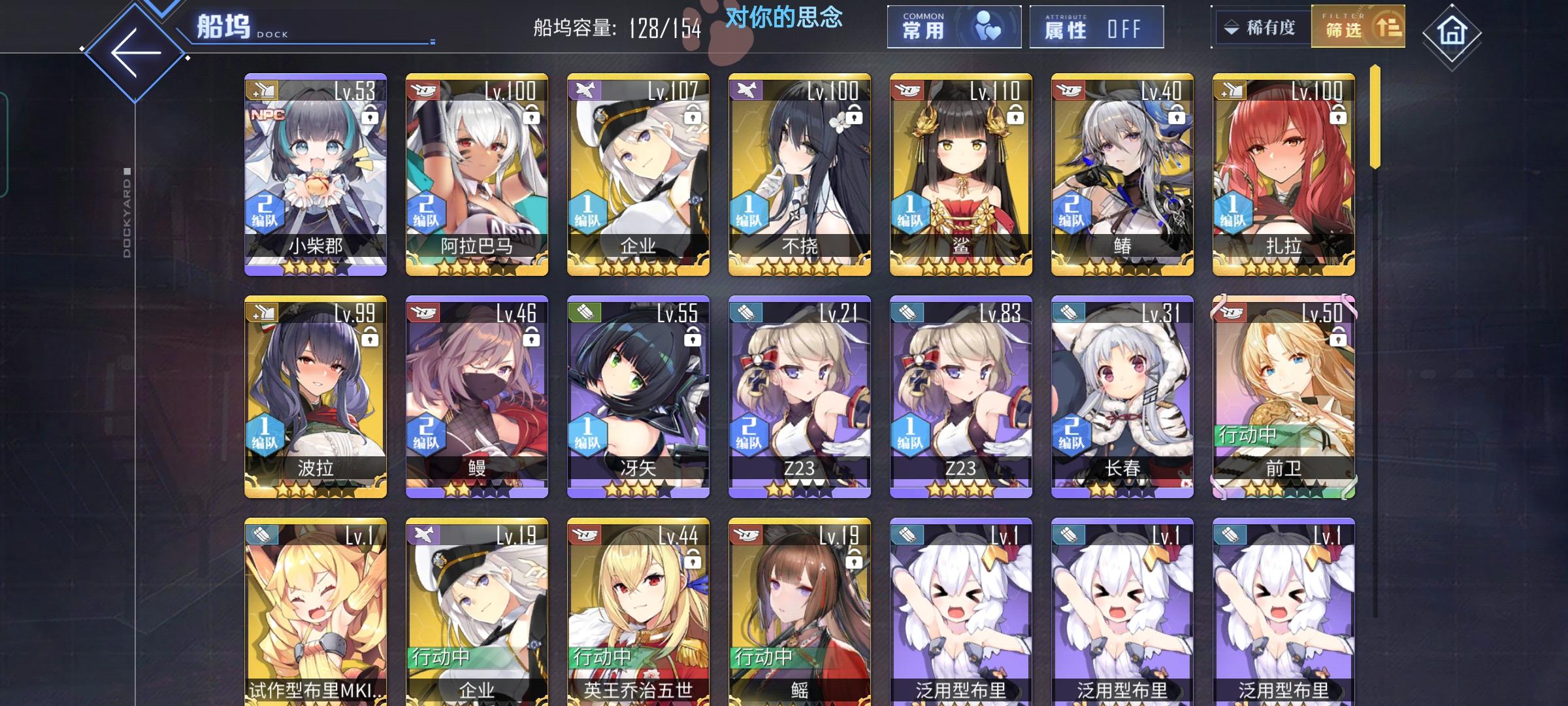The width and height of the screenshot is (1568, 706).
Task: Click the 对你的思念 secretary message
Action: [781, 18]
